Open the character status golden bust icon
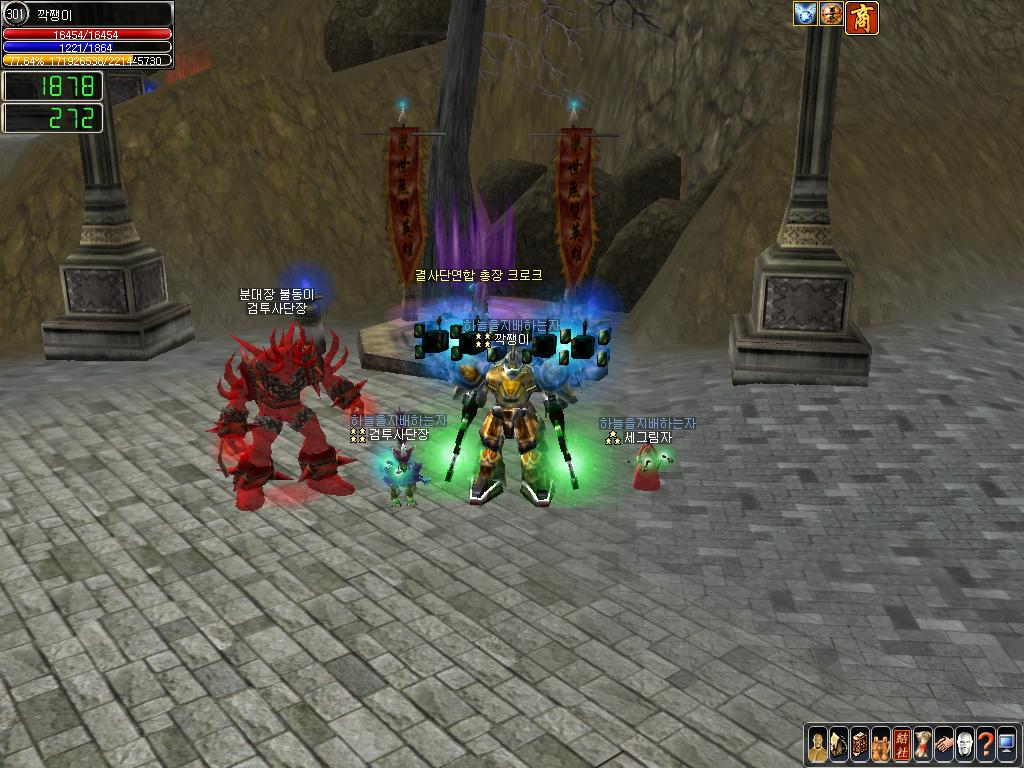 coord(818,745)
